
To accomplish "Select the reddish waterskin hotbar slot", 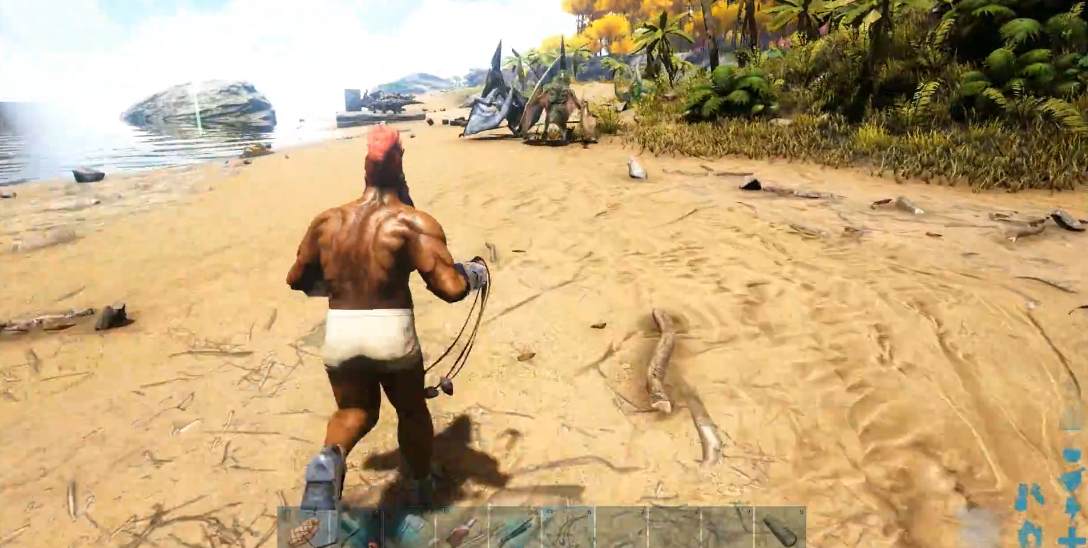I will [x=462, y=528].
